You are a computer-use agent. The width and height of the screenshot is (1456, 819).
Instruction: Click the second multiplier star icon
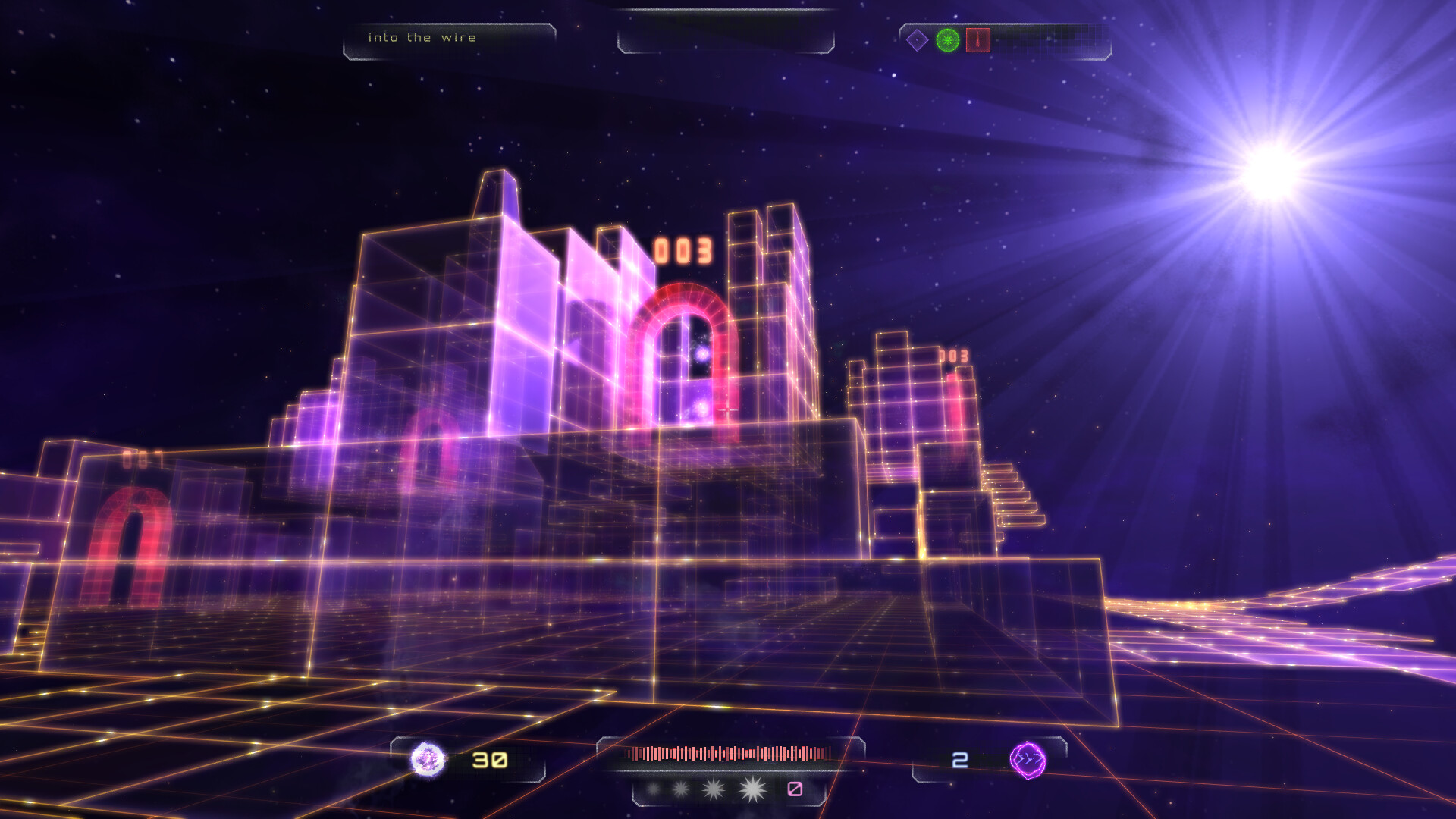pos(681,789)
